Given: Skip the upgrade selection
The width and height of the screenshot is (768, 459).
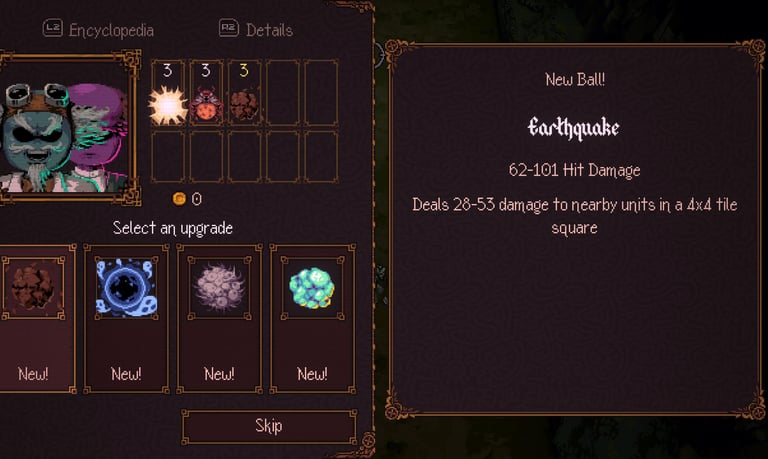Looking at the screenshot, I should [x=268, y=426].
